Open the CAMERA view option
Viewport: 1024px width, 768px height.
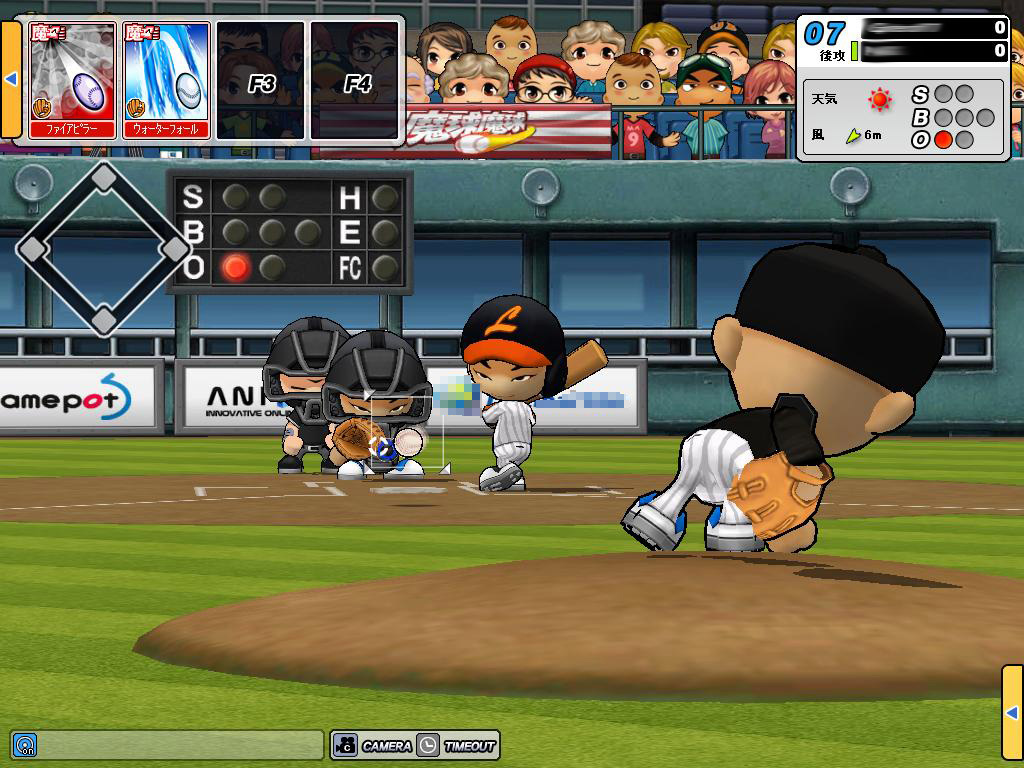[374, 745]
